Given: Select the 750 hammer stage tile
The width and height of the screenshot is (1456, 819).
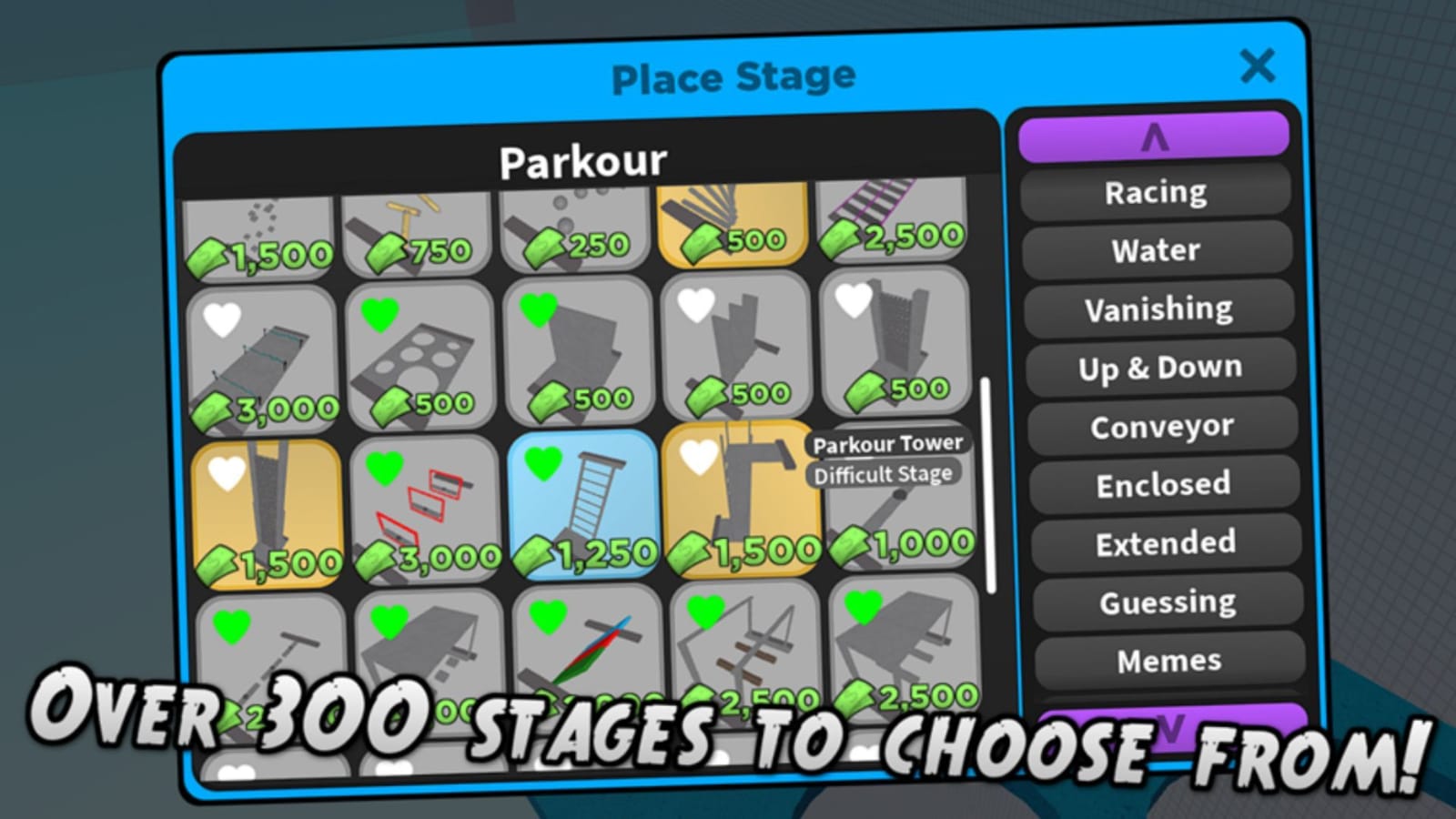Looking at the screenshot, I should point(419,227).
